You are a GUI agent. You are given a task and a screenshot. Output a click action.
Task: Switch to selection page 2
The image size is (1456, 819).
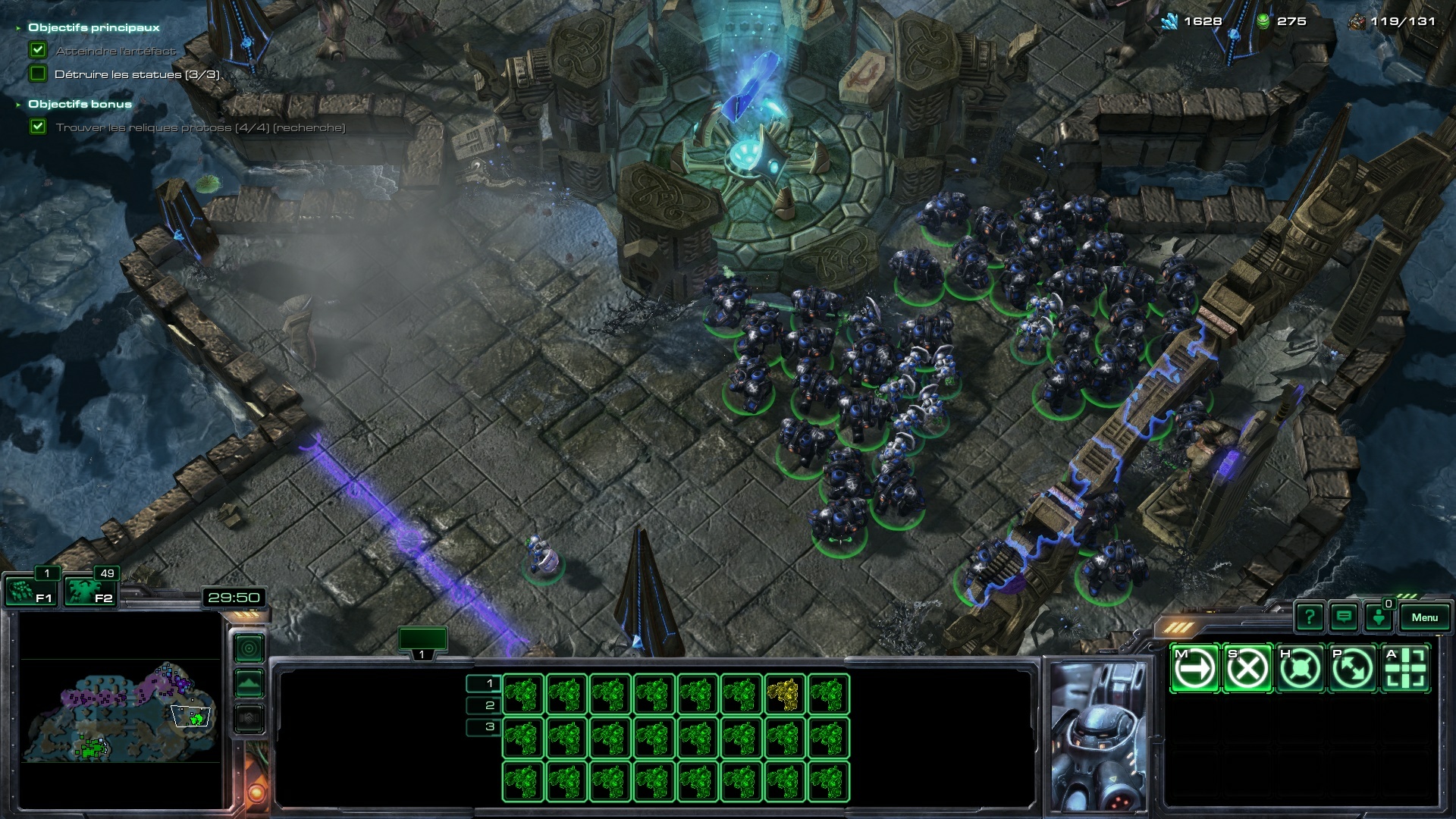pyautogui.click(x=484, y=705)
